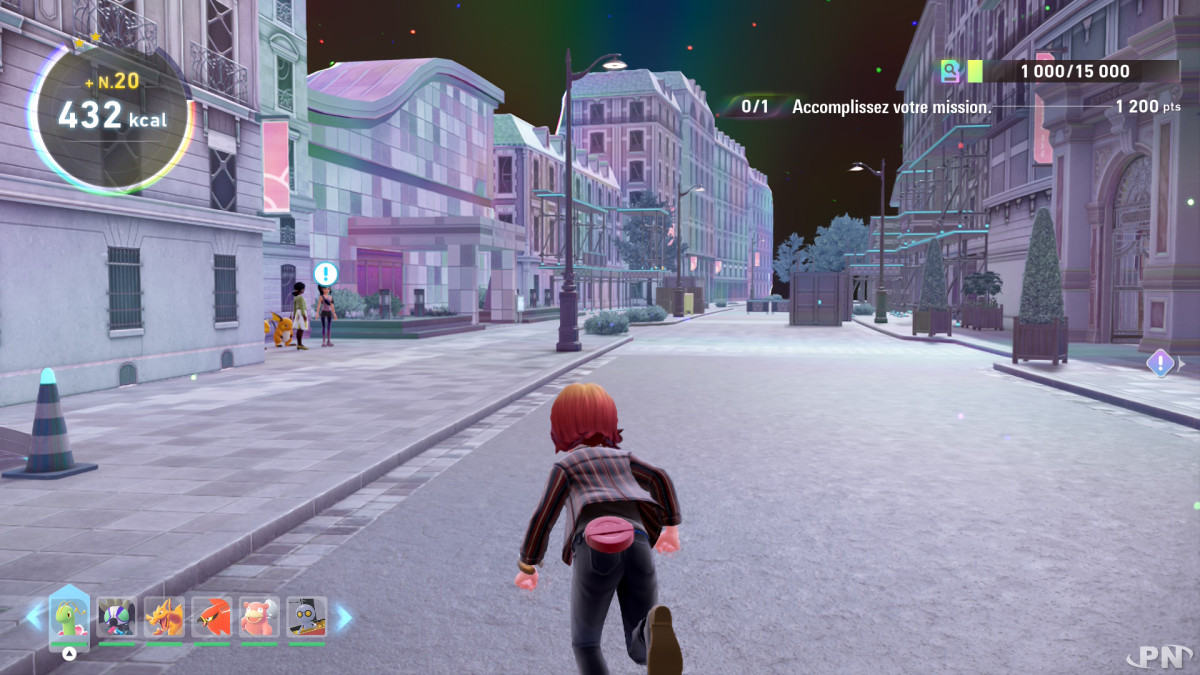Click the magnifier research card icon

coord(950,71)
